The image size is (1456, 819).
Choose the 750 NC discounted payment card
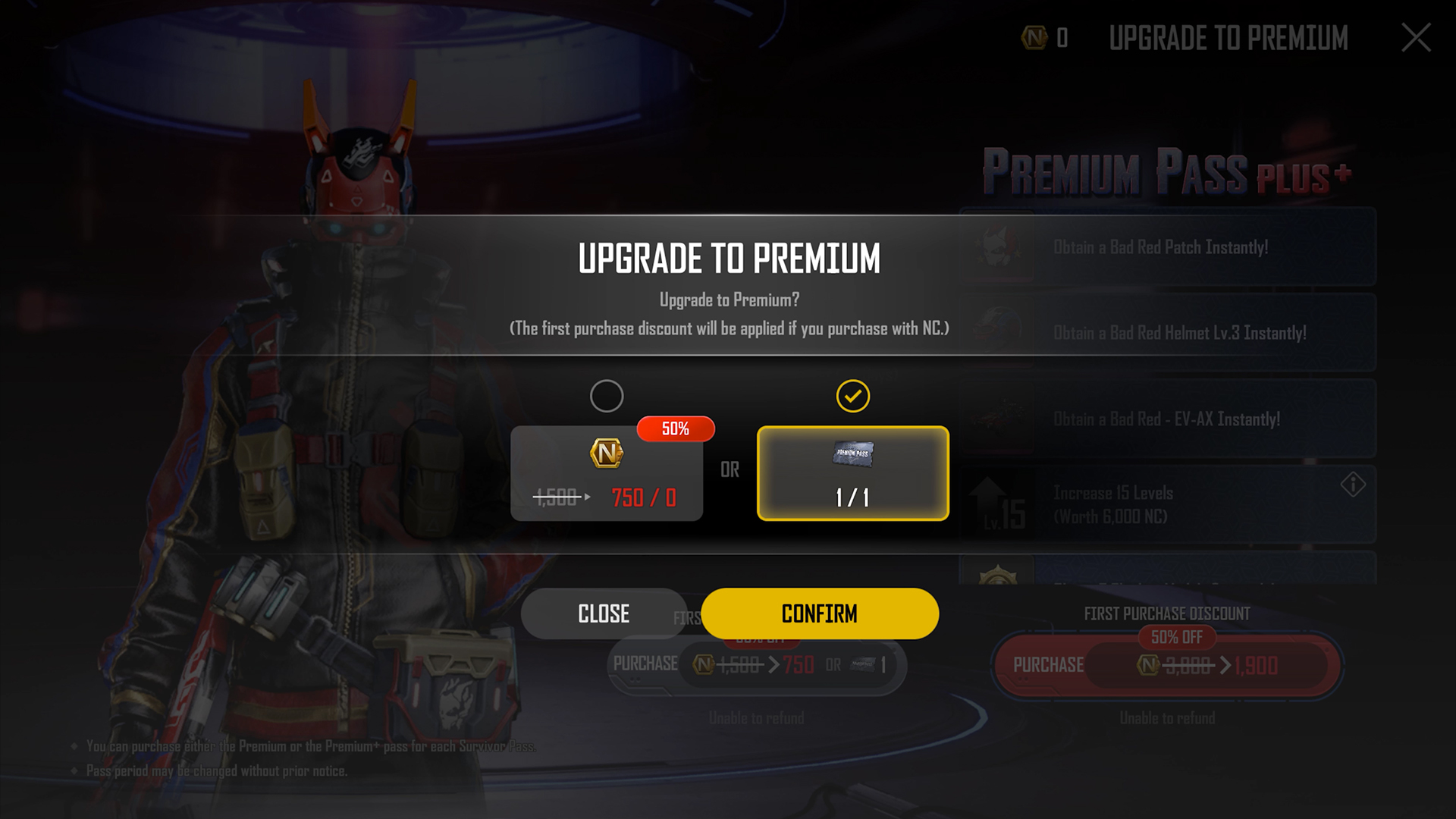pos(607,473)
